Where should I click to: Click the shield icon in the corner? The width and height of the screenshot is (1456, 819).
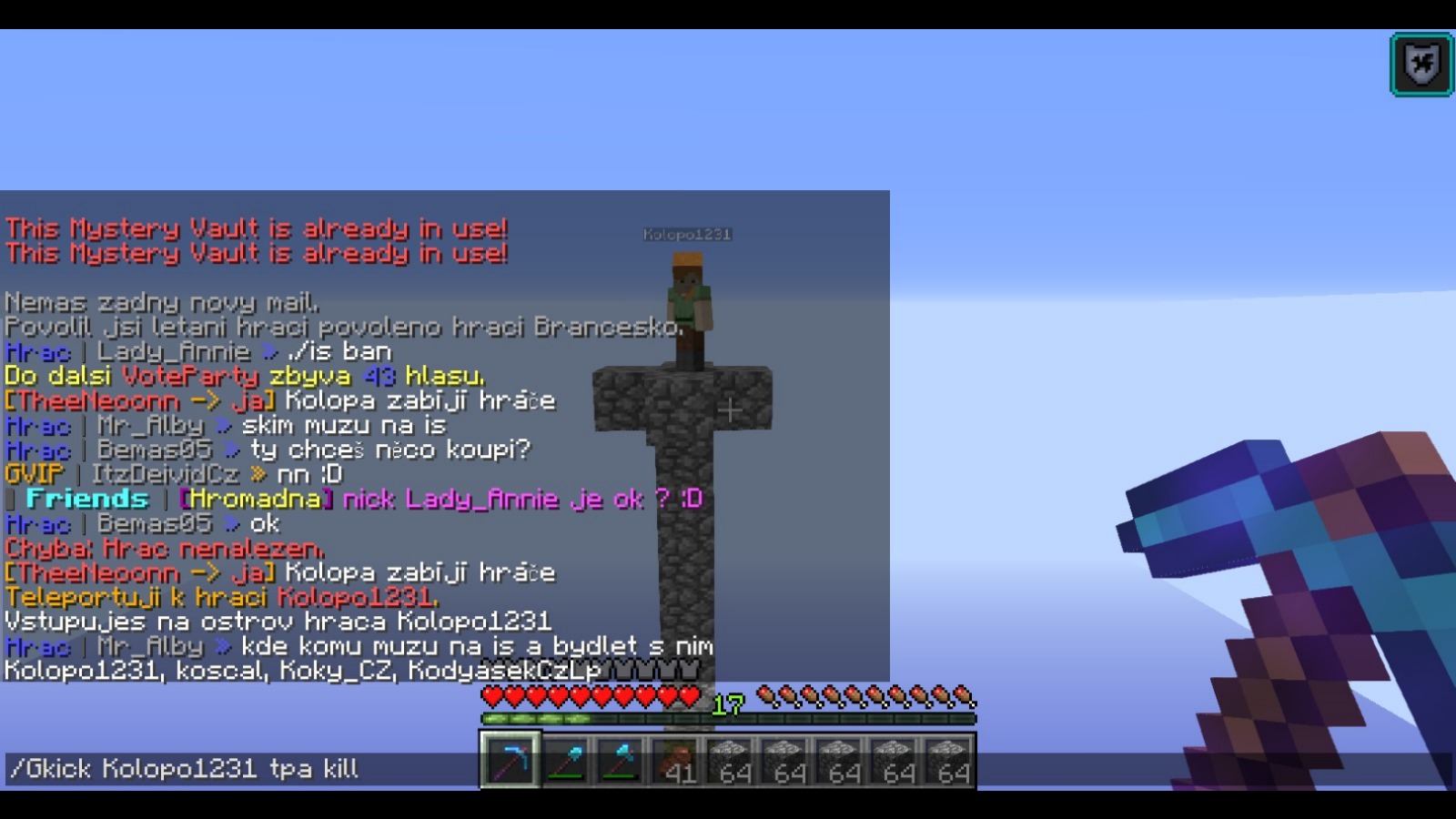(1421, 65)
